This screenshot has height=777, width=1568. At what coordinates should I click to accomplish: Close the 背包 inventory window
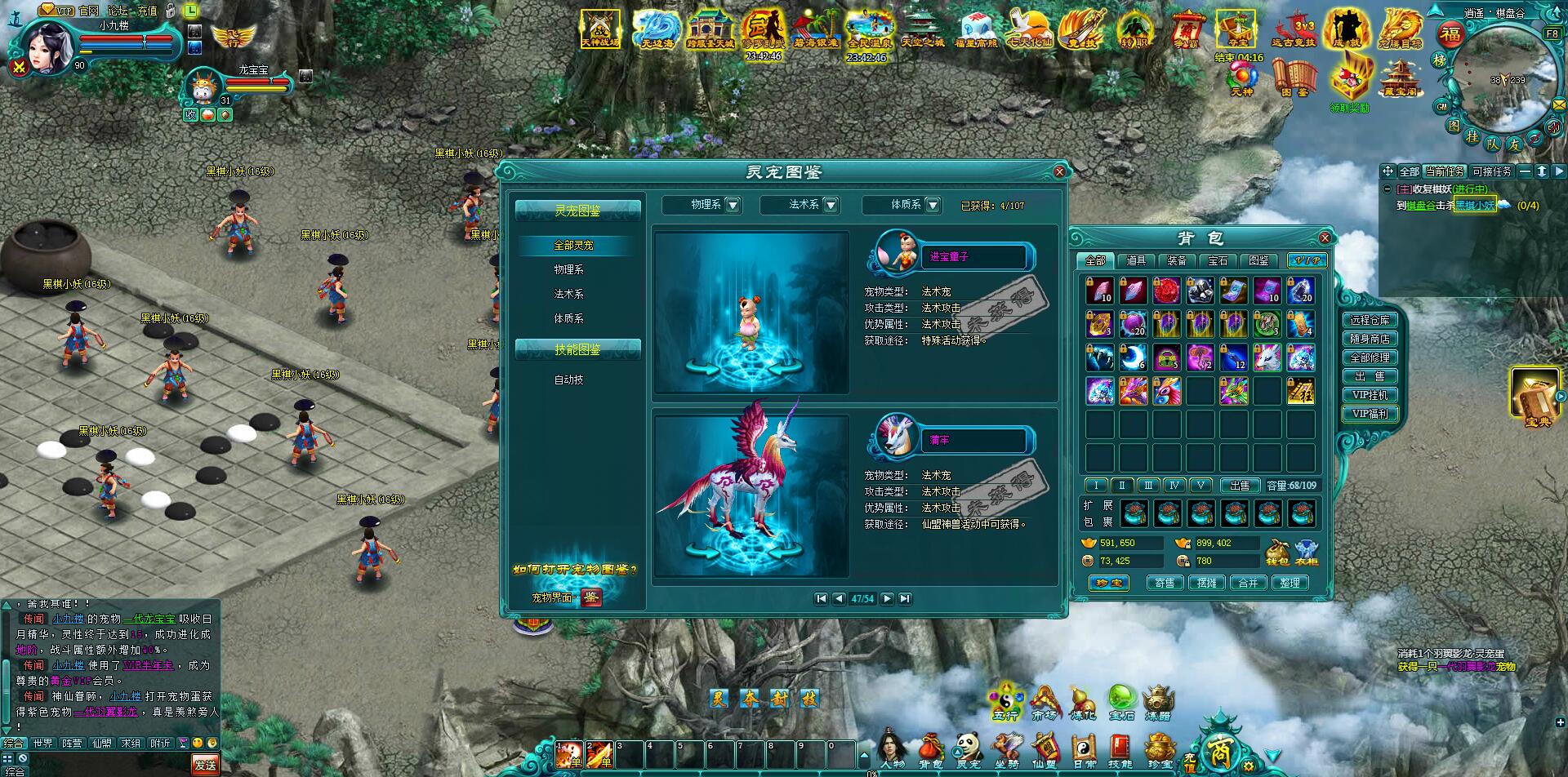[1325, 238]
